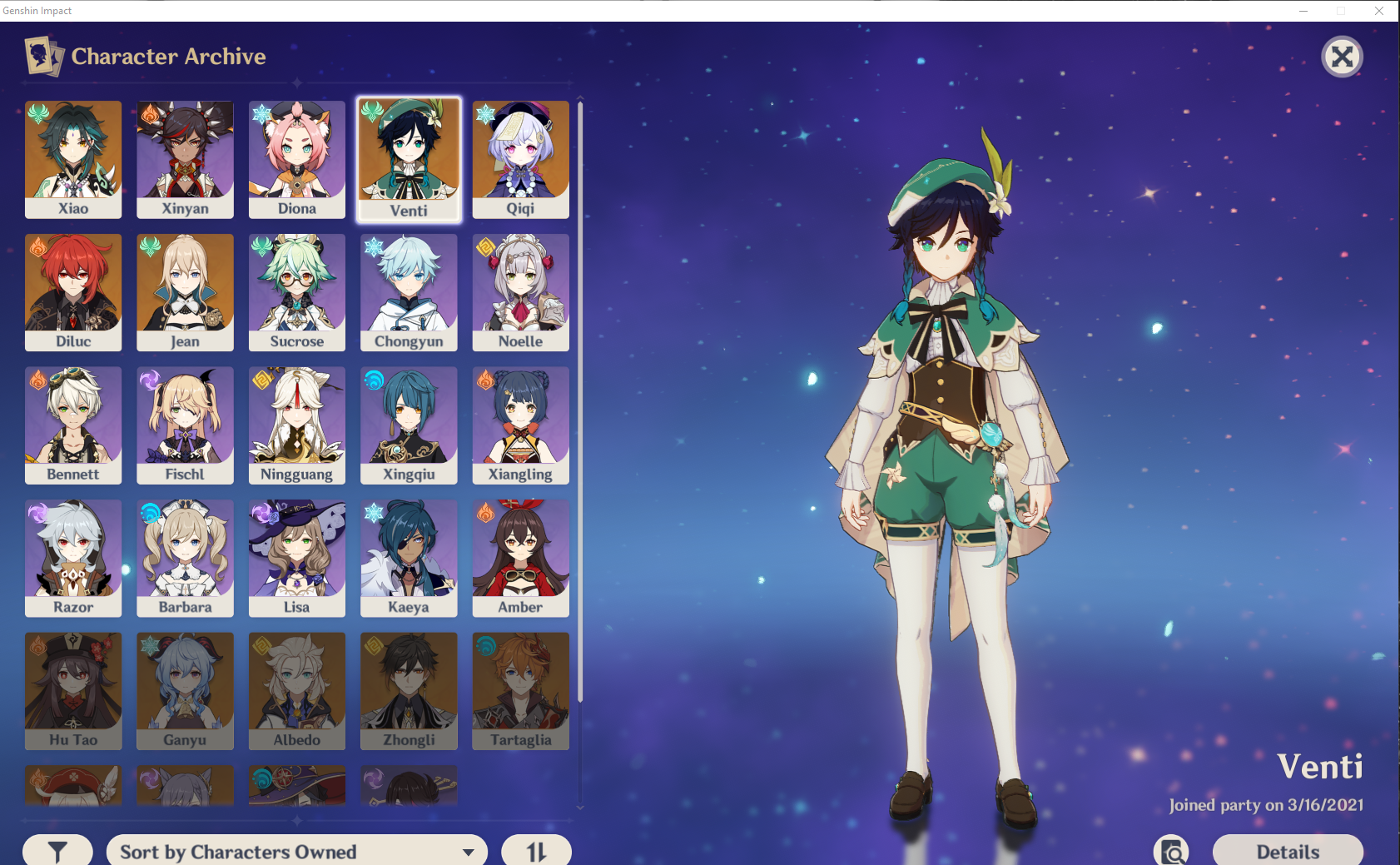Select Bennett's portrait
The height and width of the screenshot is (865, 1400).
click(x=73, y=425)
